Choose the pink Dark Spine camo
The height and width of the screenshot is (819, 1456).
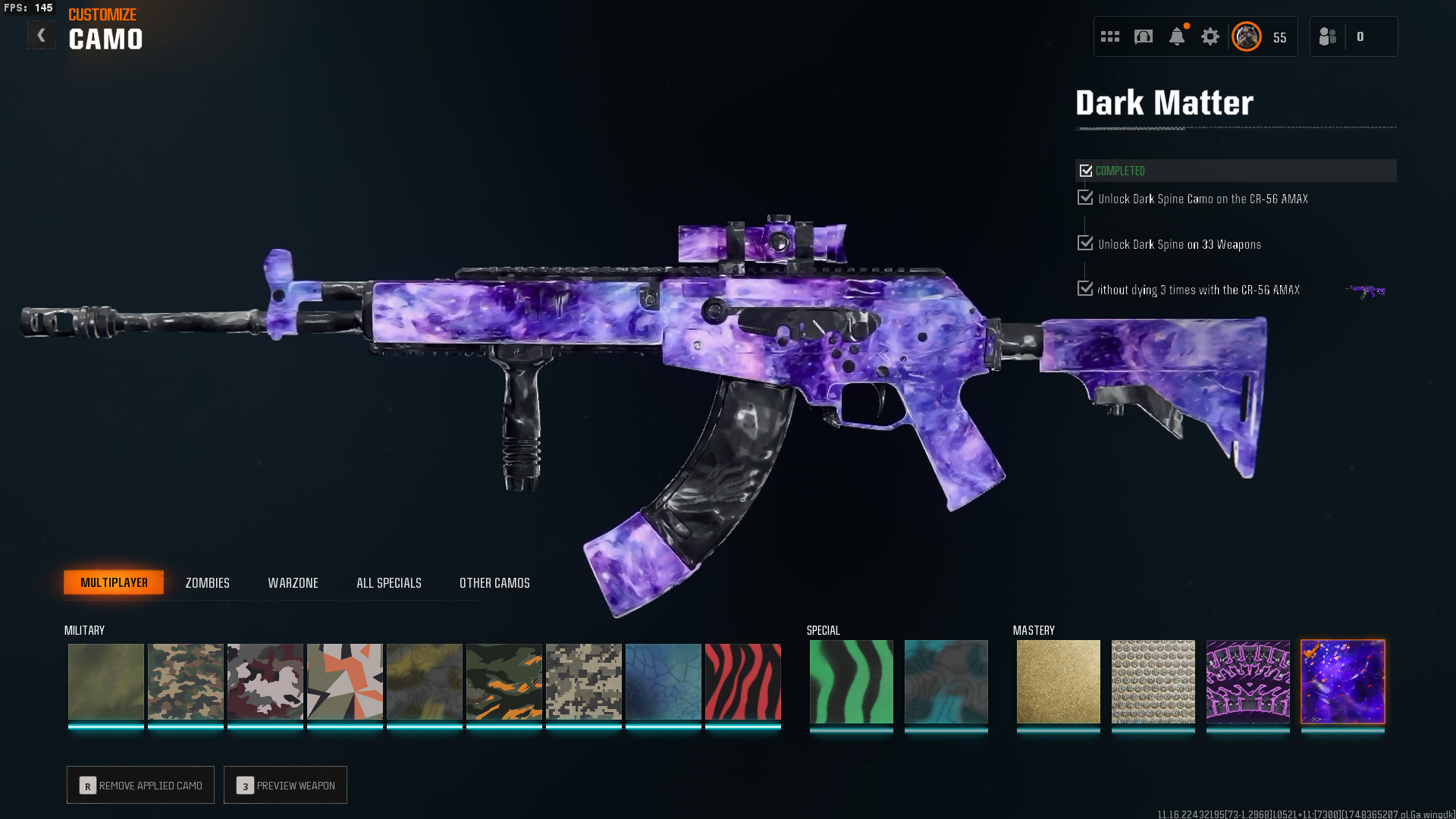tap(1247, 682)
